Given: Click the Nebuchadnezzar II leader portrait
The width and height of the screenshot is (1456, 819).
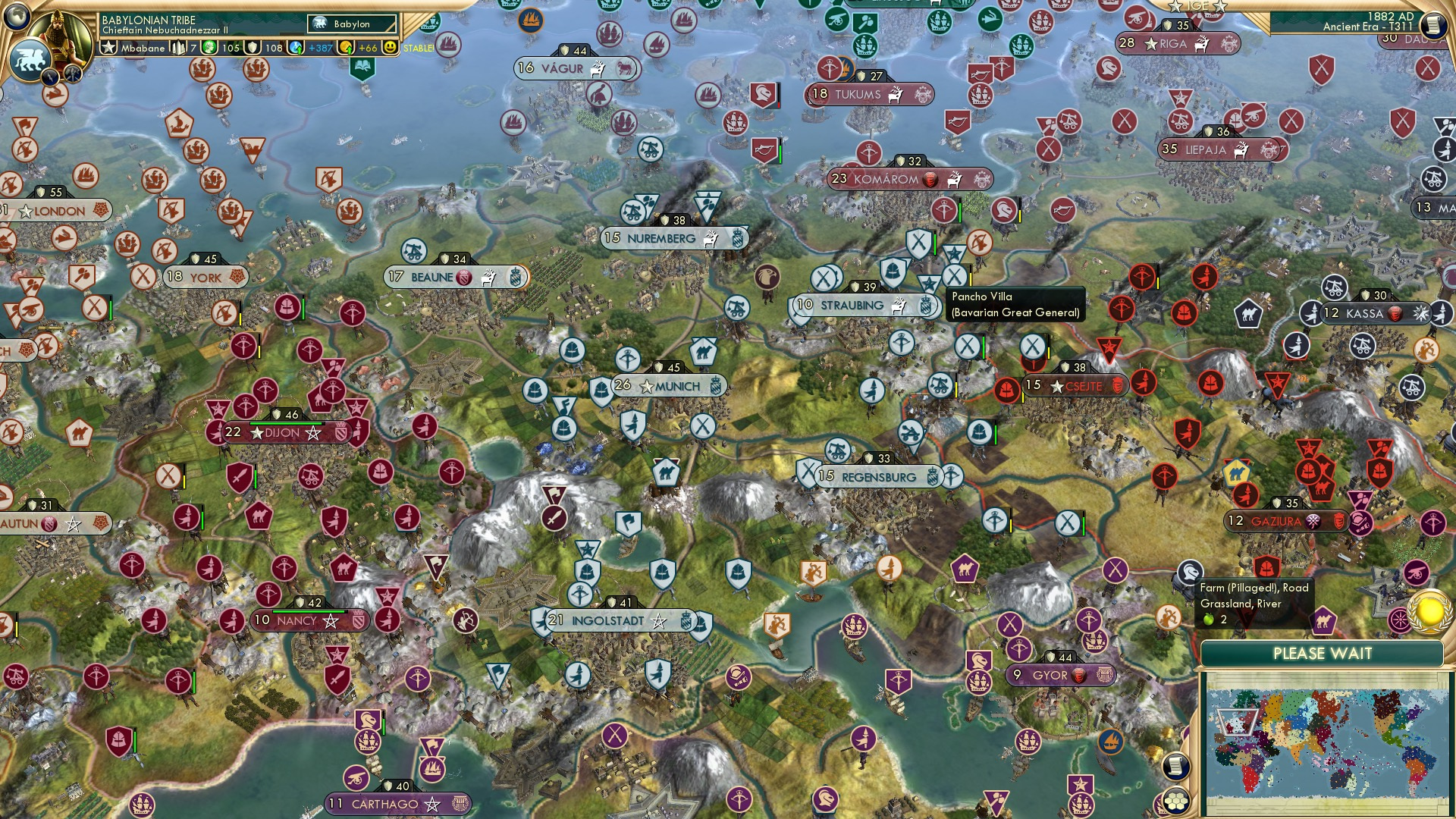Looking at the screenshot, I should [x=61, y=38].
